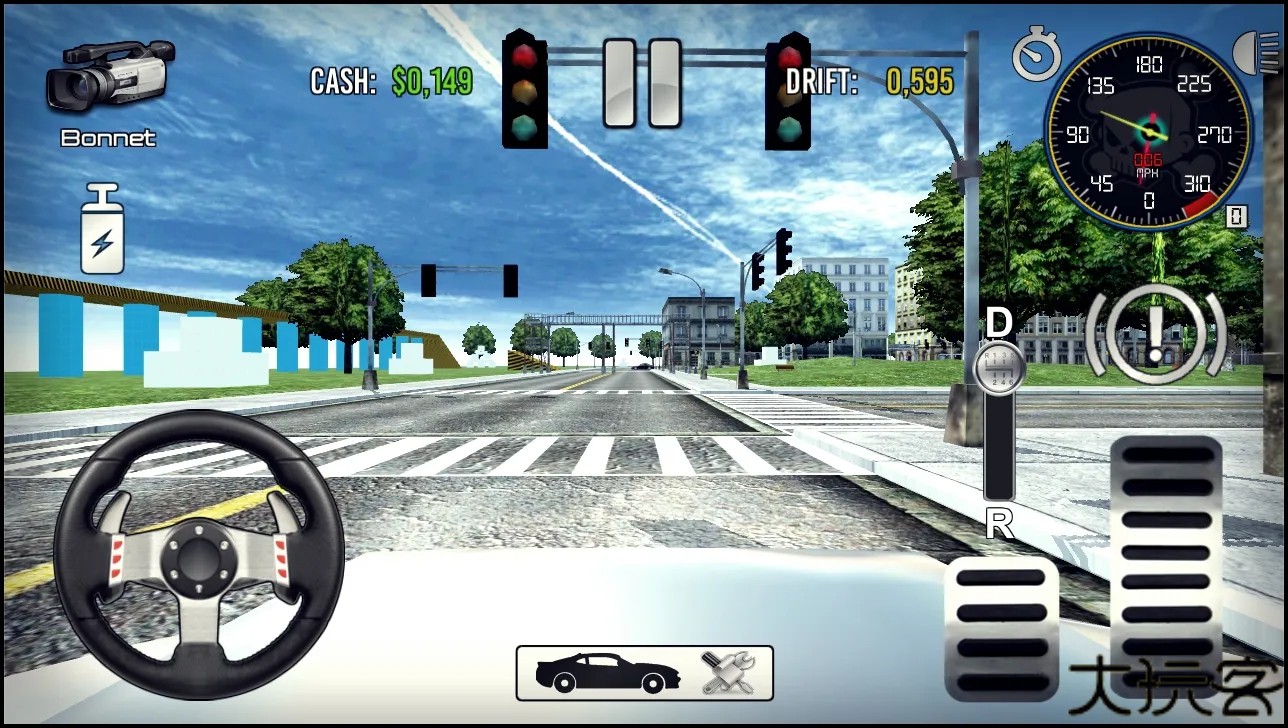Viewport: 1288px width, 728px height.
Task: Toggle the headlights icon
Action: pos(1260,50)
